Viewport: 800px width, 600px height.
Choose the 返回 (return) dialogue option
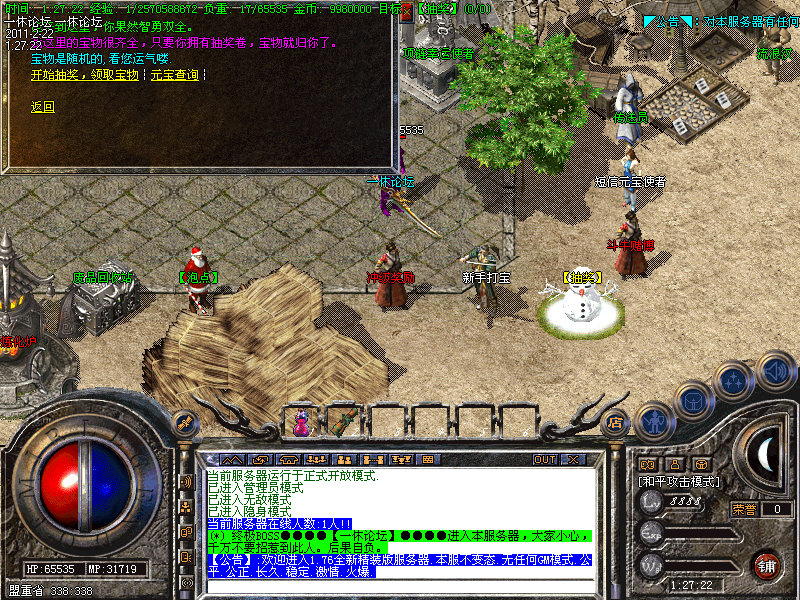[43, 107]
